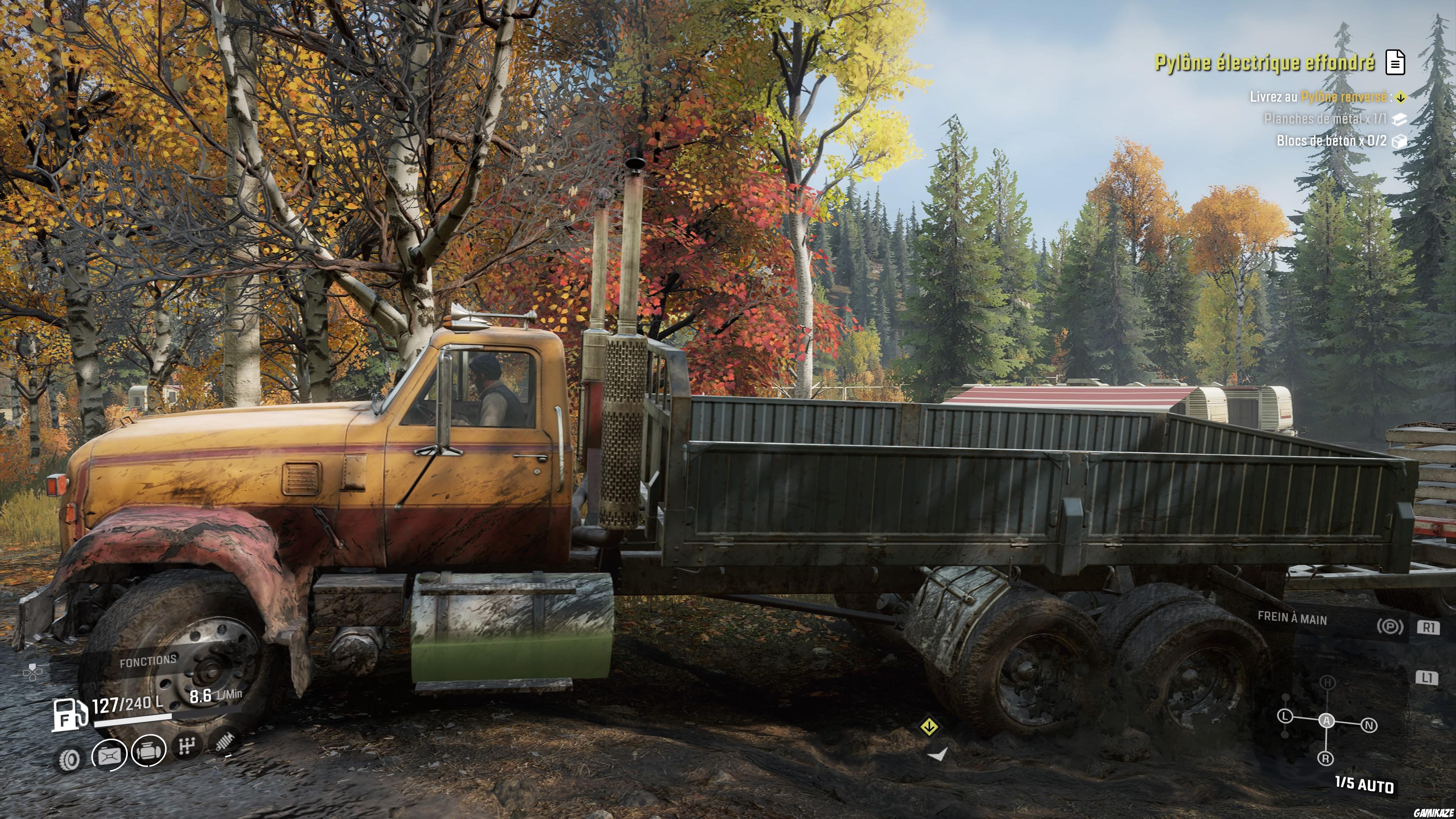Select the Auto (A) gear
The width and height of the screenshot is (1456, 819).
point(1326,721)
